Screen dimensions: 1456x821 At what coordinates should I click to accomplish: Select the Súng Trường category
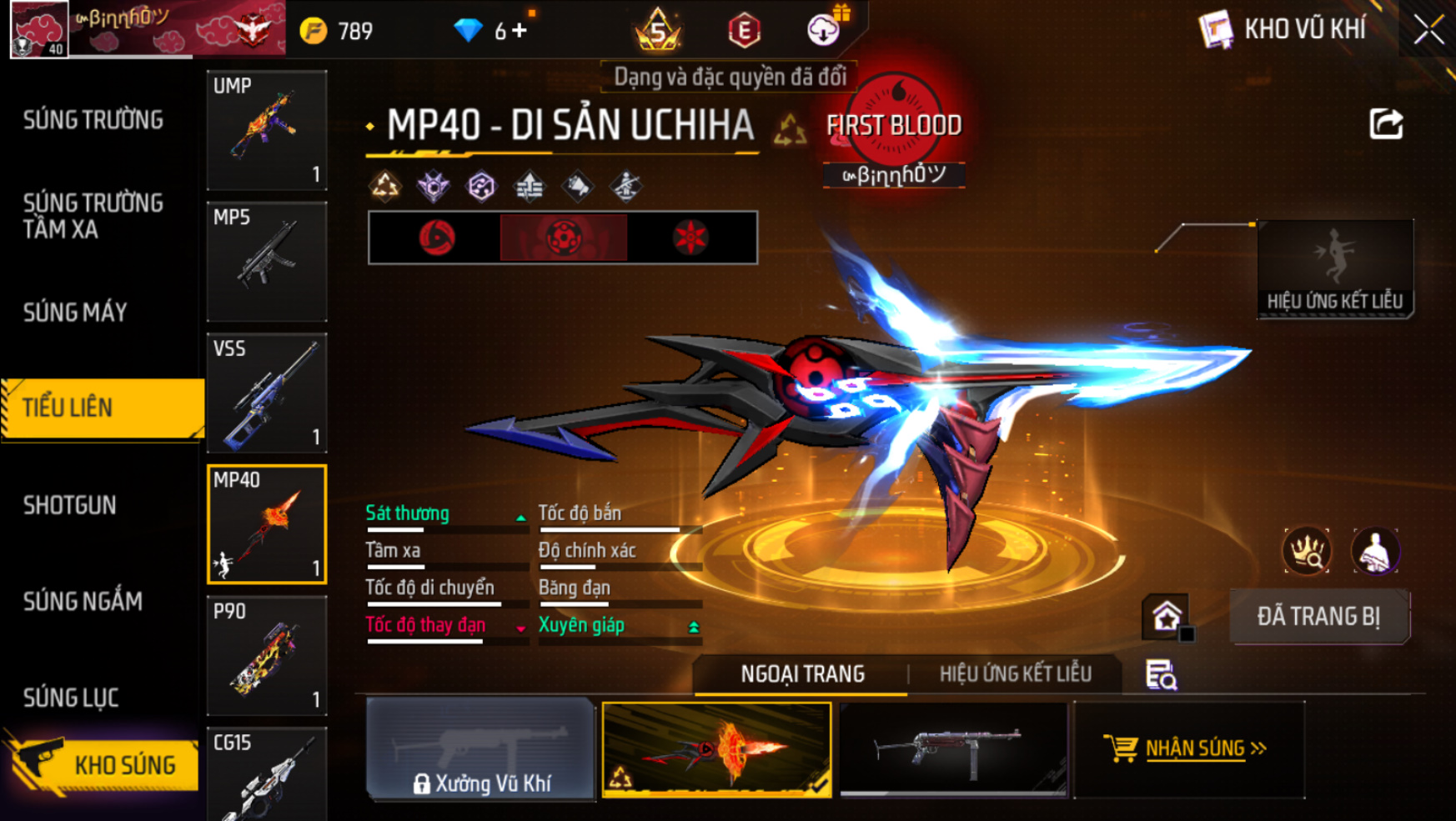(93, 120)
